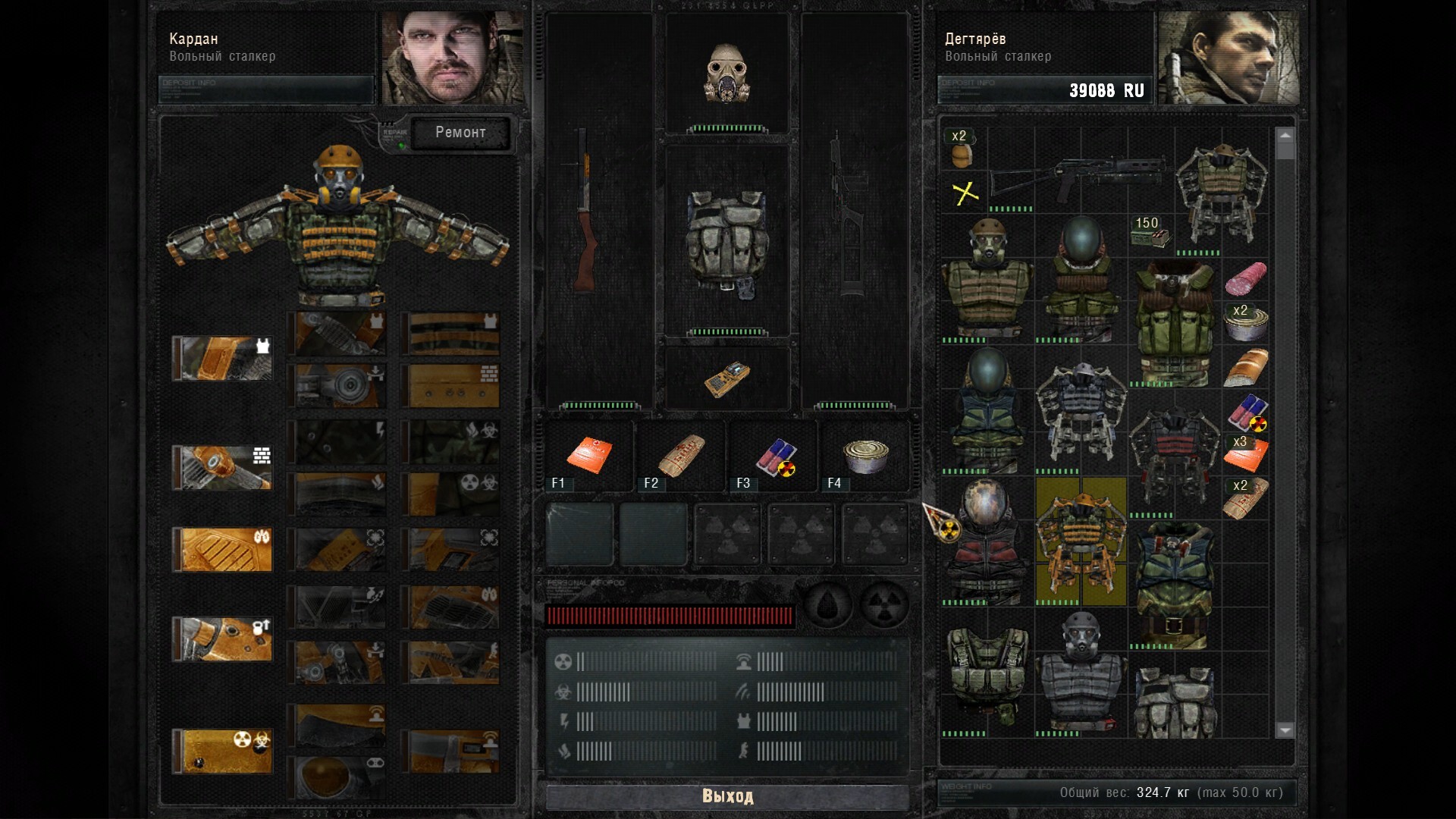The width and height of the screenshot is (1456, 819).
Task: Click the Ремонт repair button
Action: point(460,133)
